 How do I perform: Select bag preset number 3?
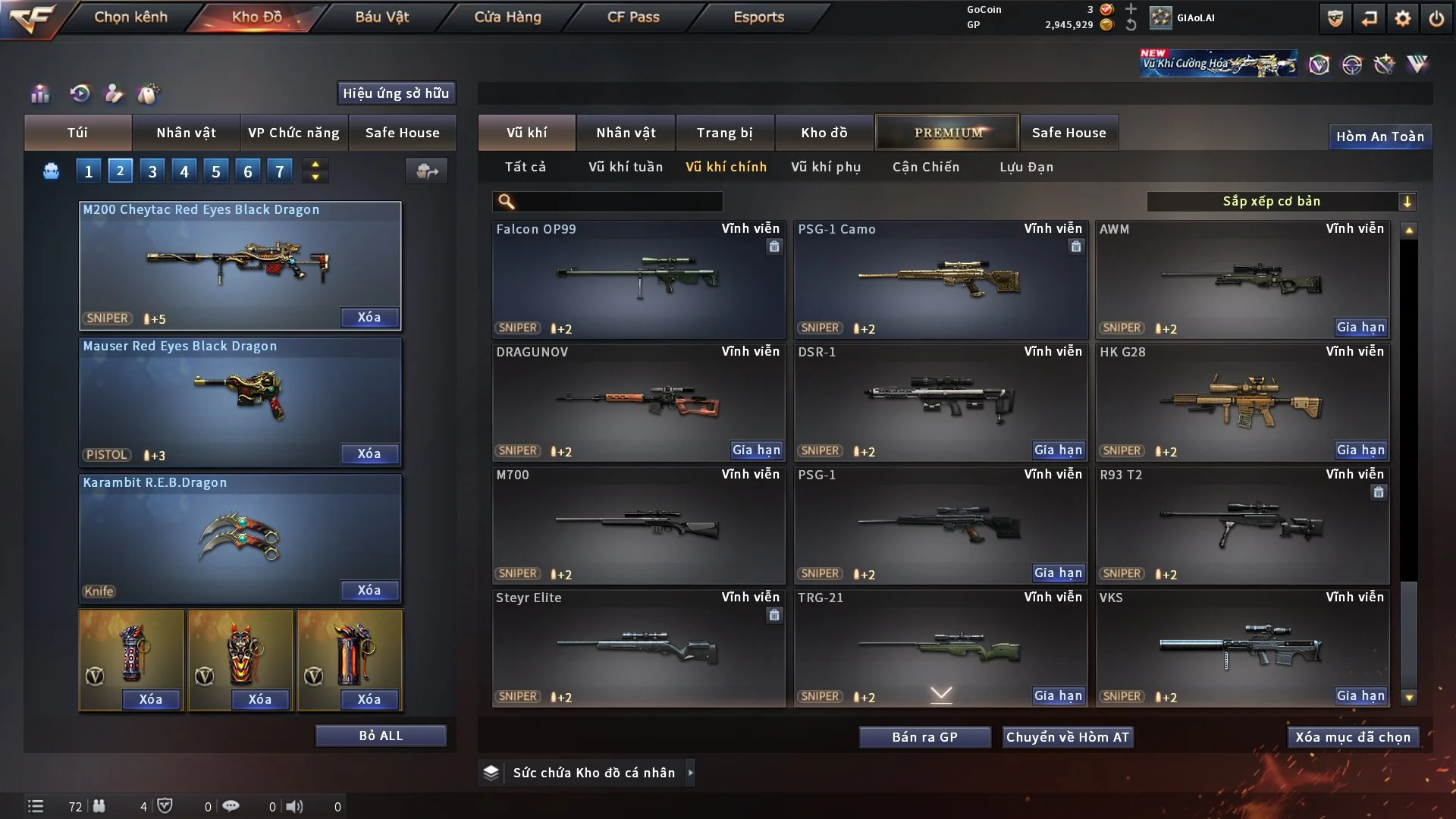click(x=152, y=171)
